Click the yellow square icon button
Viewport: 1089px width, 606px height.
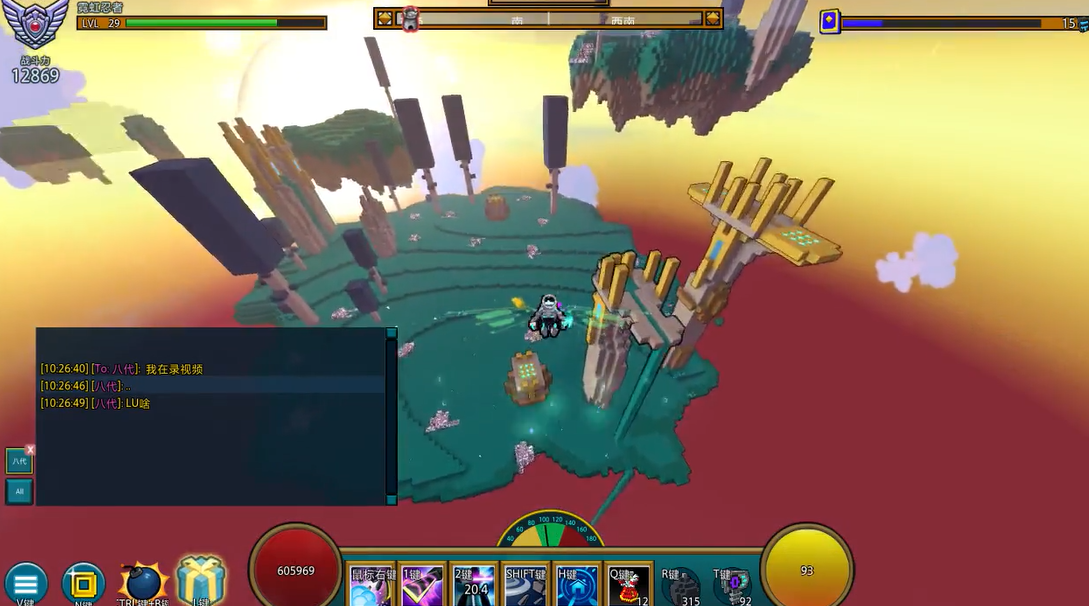(84, 584)
